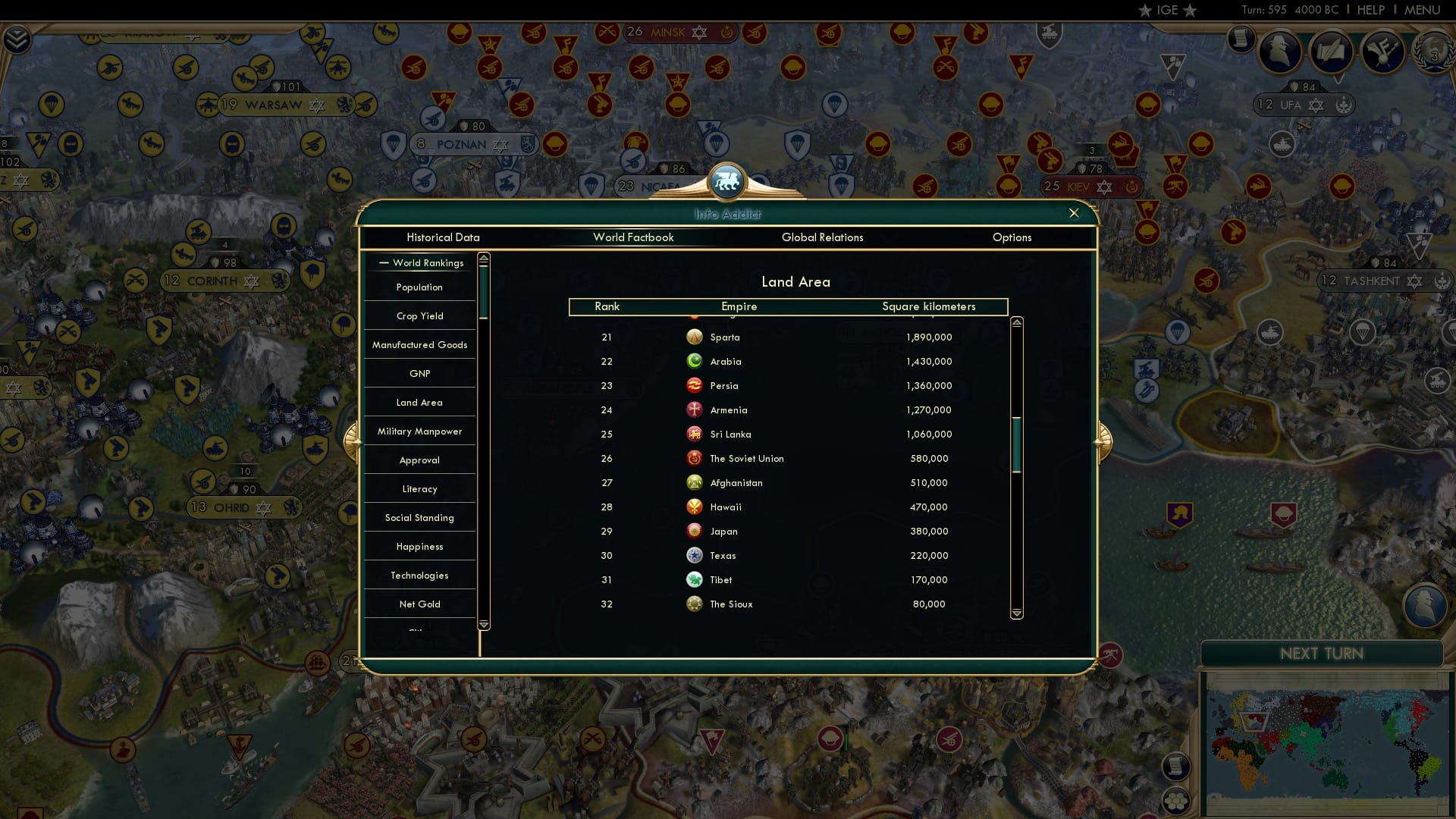This screenshot has width=1456, height=819.
Task: Open the Espionage overview spy icon
Action: pyautogui.click(x=1280, y=52)
